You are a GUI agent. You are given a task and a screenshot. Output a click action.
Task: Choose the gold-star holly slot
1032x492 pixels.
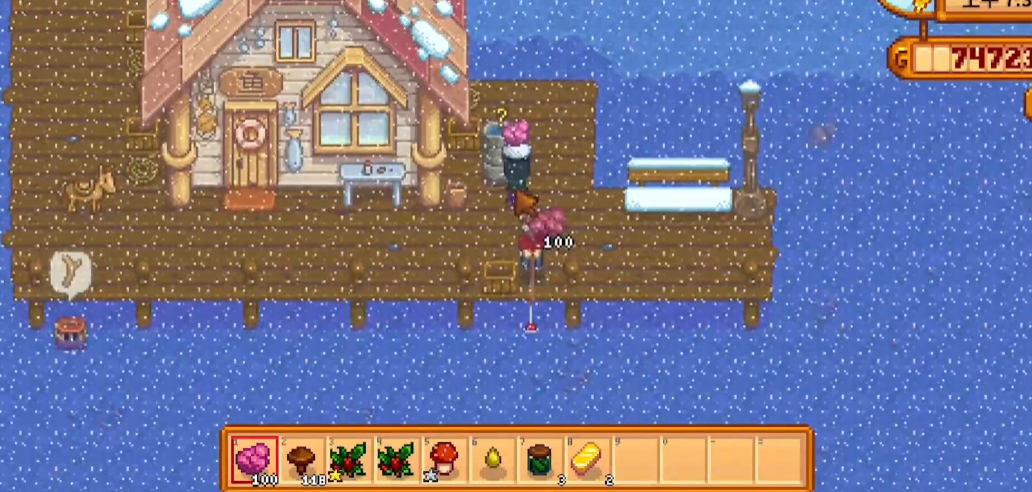click(348, 460)
